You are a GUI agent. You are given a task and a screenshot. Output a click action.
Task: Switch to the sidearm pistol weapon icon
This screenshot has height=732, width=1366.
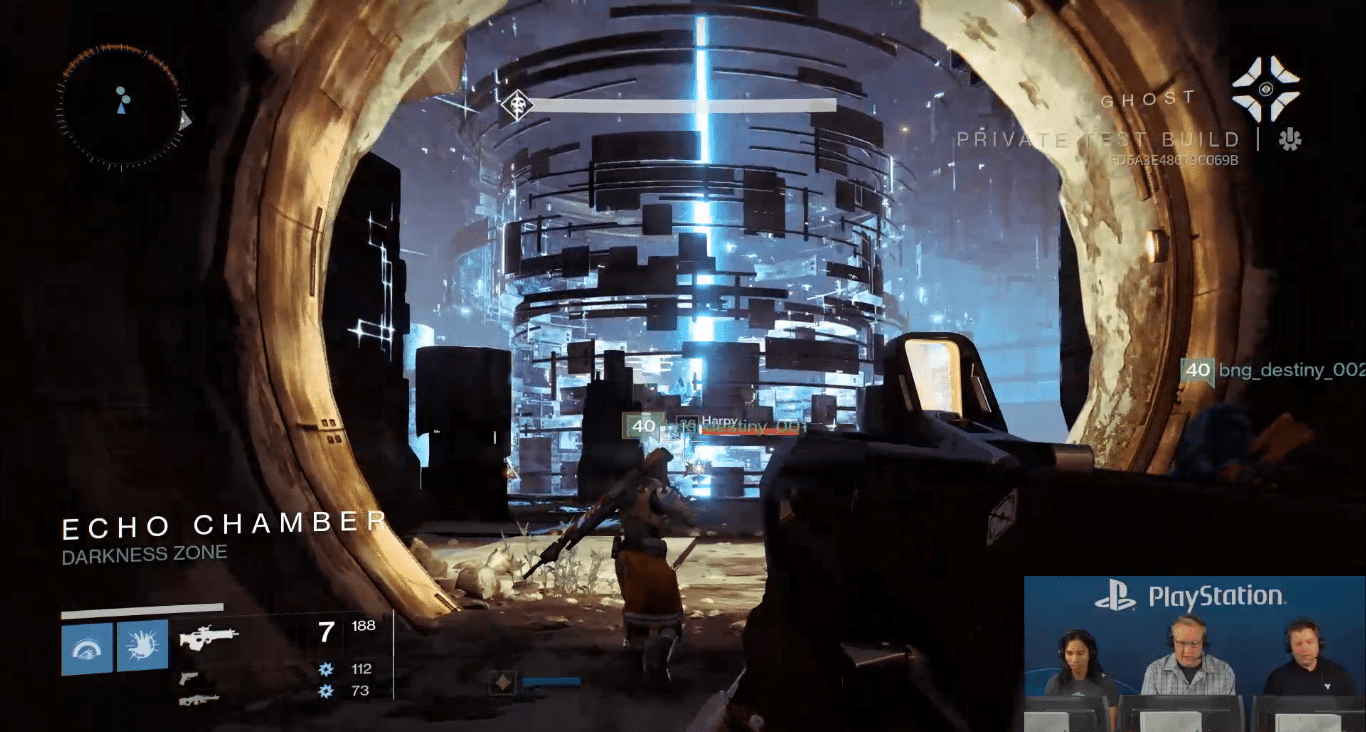coord(187,678)
